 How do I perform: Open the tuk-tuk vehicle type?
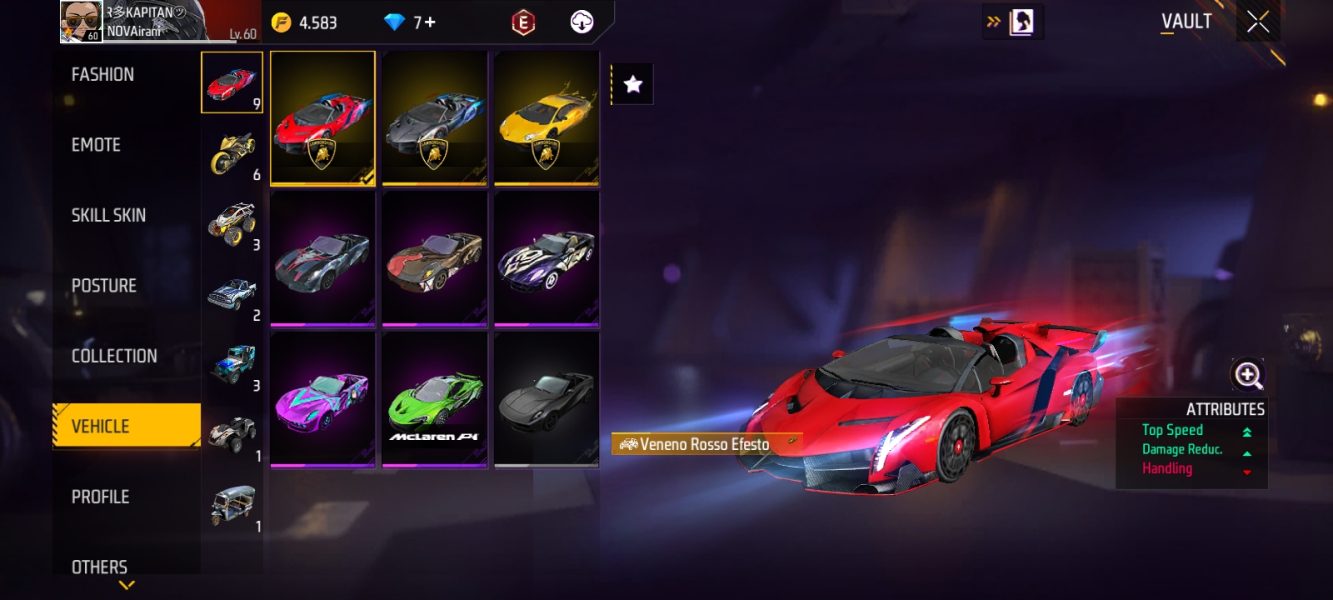tap(232, 505)
